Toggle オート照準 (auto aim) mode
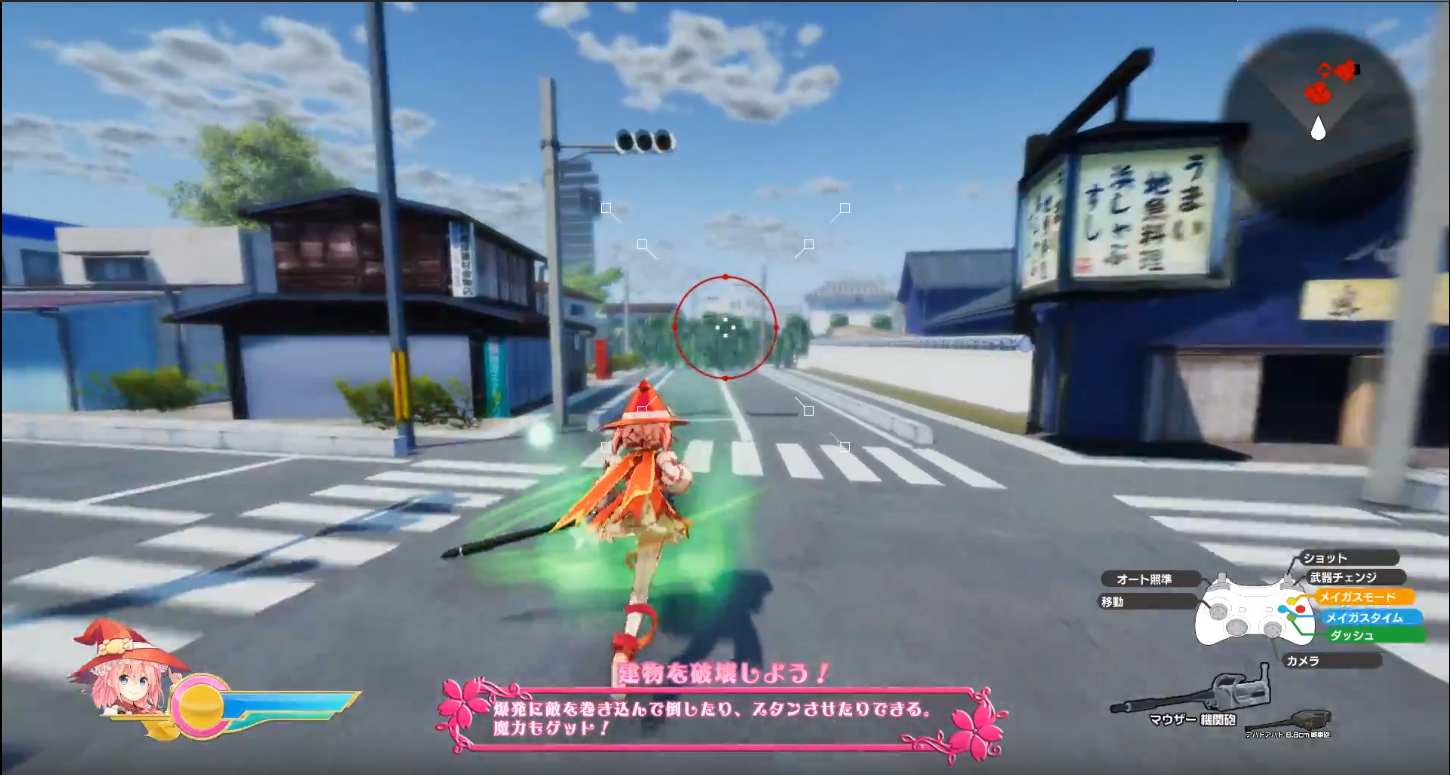Screen dimensions: 1450x775 click(1145, 578)
